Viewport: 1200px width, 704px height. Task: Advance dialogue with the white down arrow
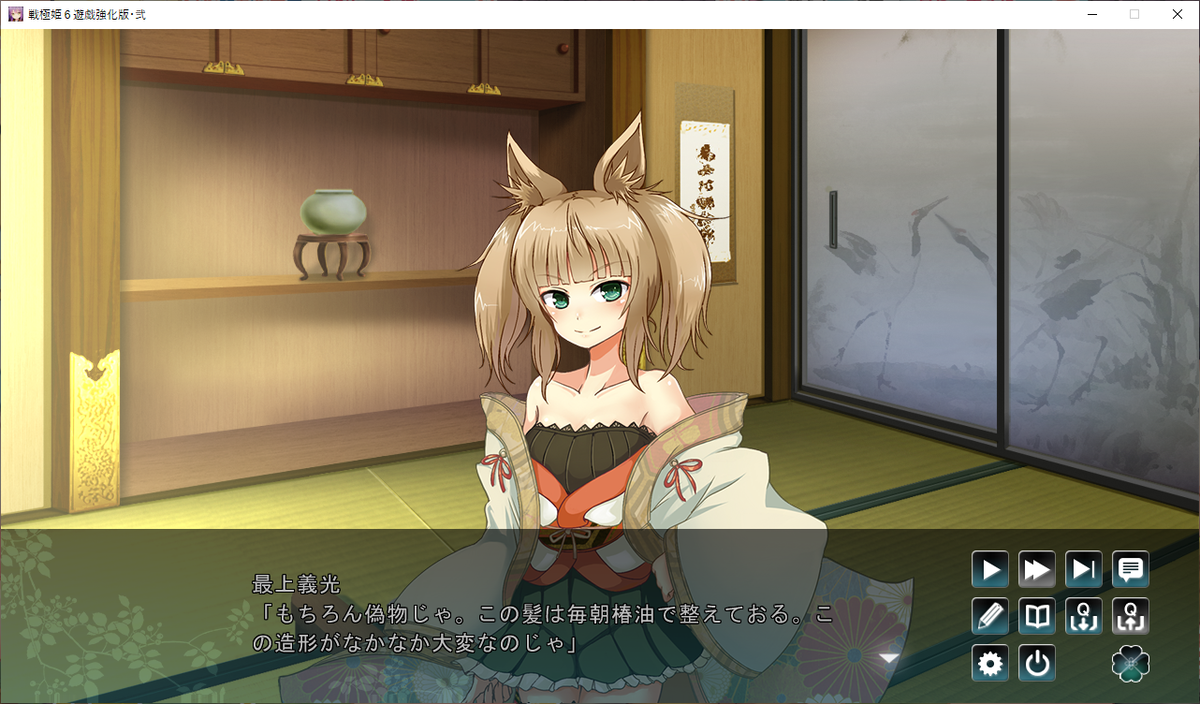[x=888, y=657]
